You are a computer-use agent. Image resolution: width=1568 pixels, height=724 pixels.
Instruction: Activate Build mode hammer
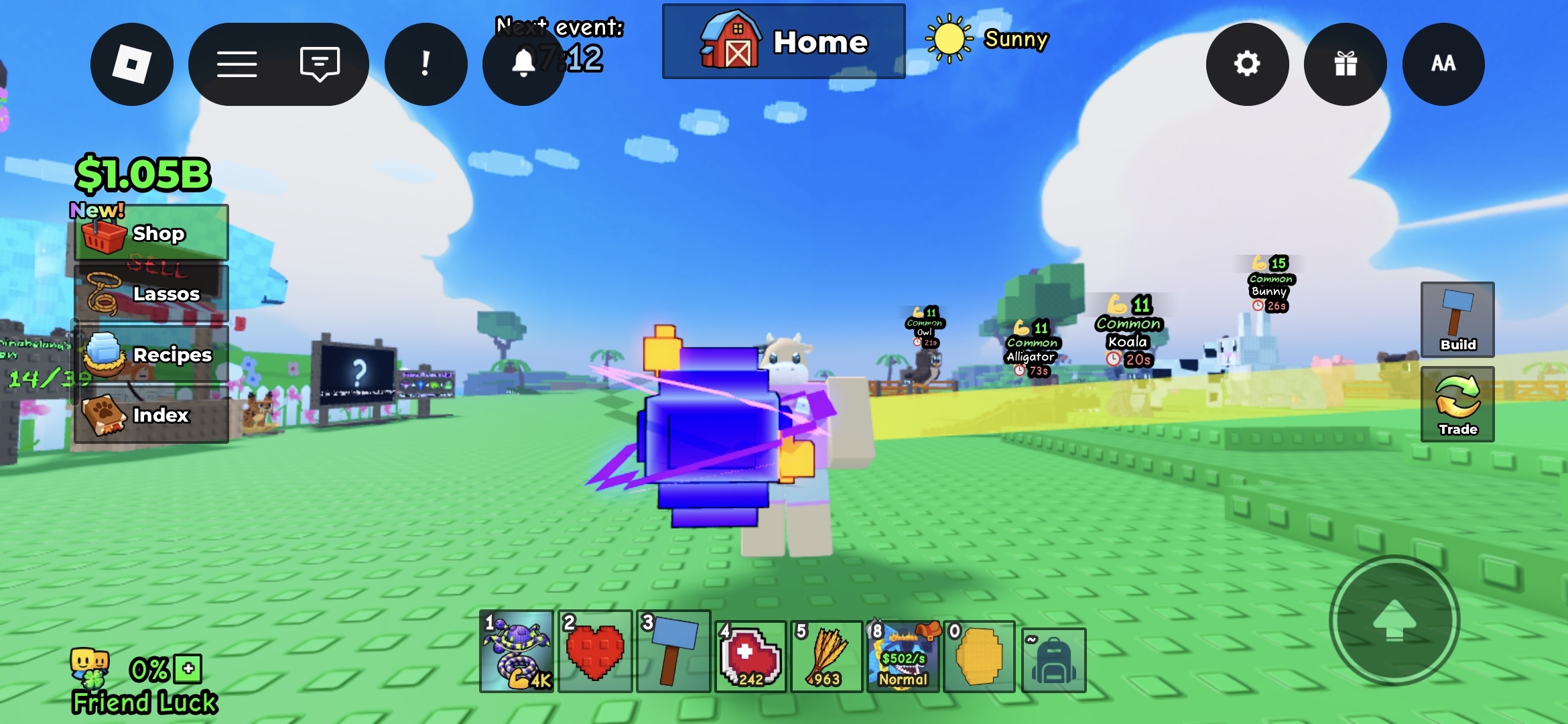1457,320
